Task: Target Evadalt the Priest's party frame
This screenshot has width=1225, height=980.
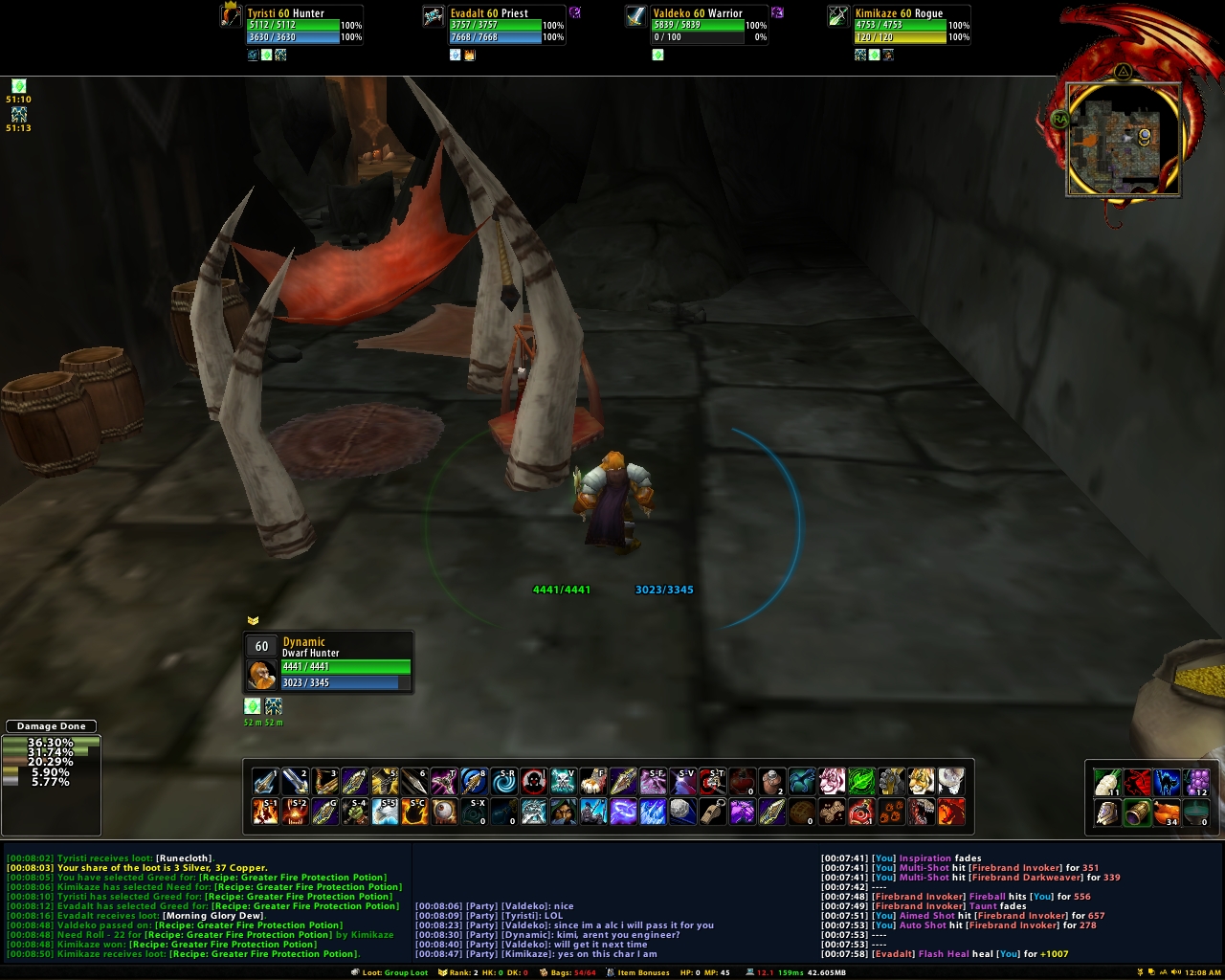Action: pyautogui.click(x=495, y=26)
